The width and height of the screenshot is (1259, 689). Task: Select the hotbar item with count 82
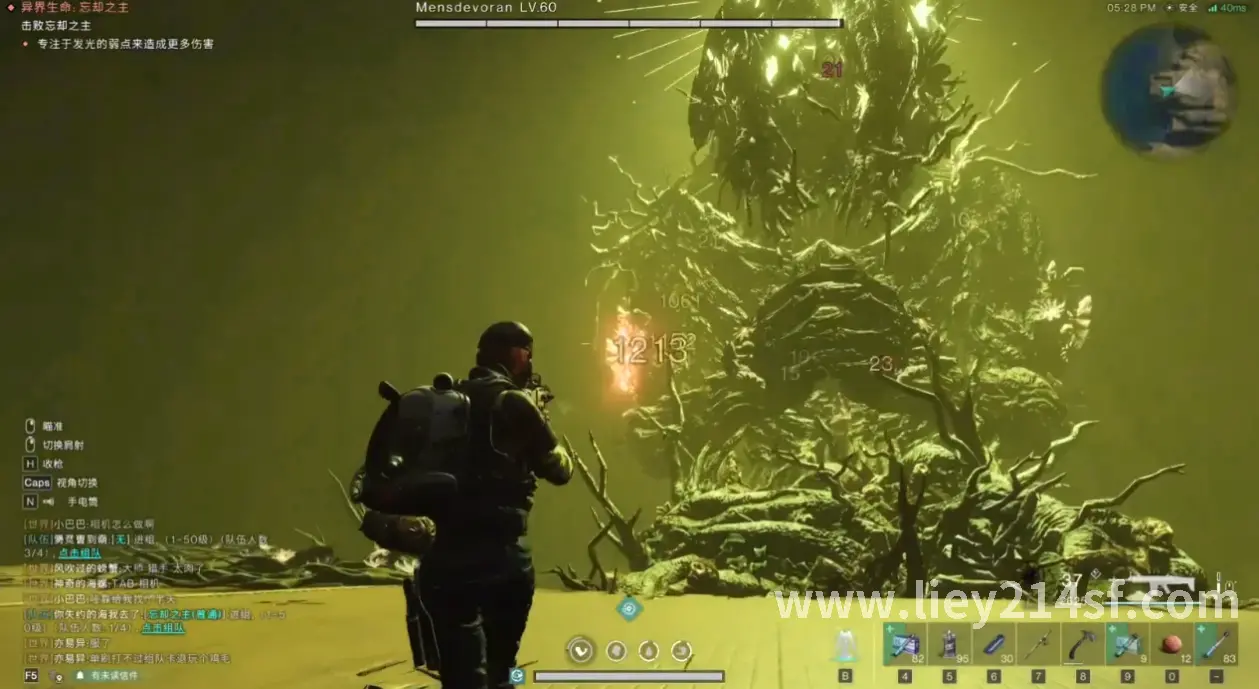click(903, 644)
